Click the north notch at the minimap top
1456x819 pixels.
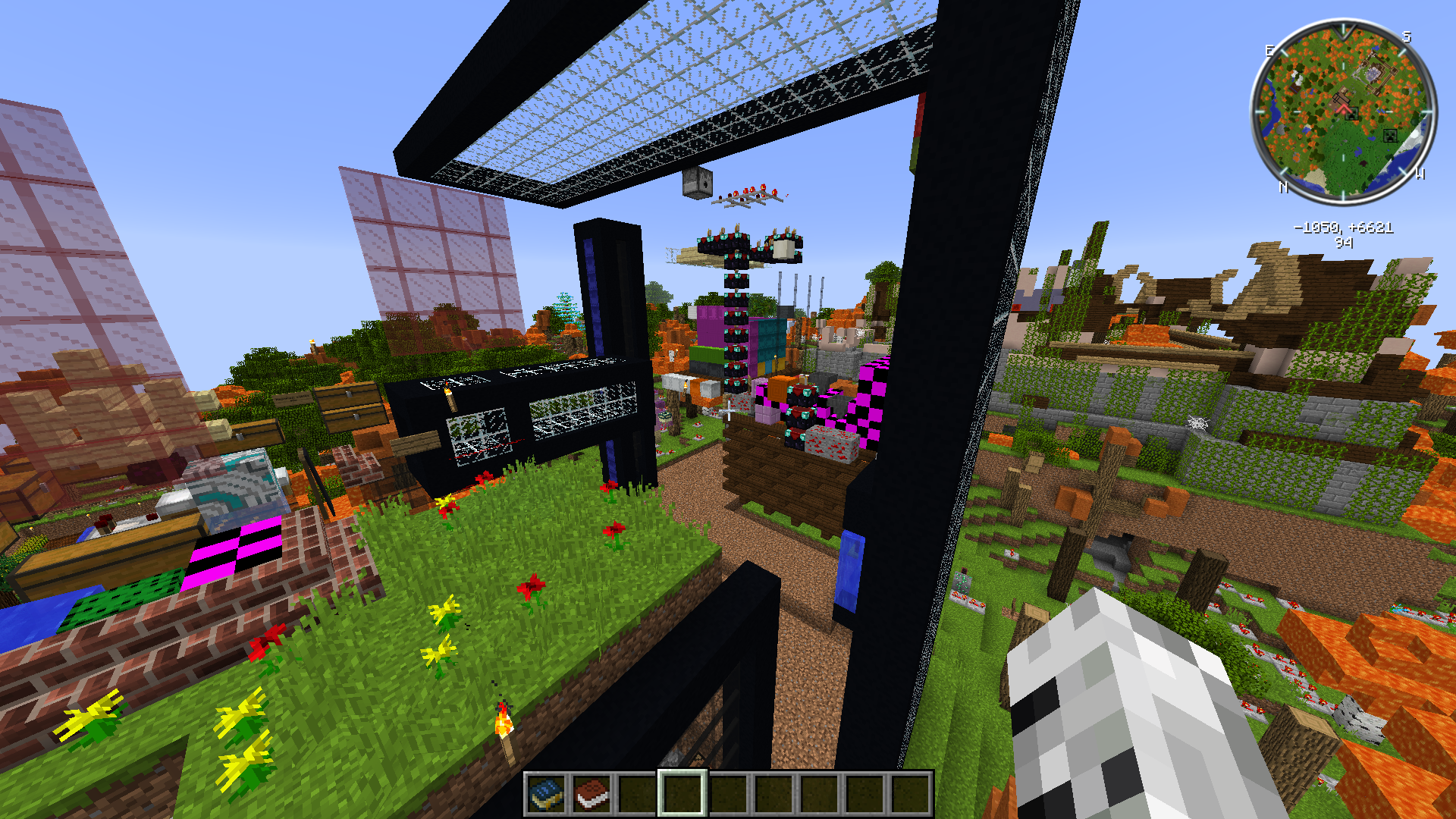1341,30
